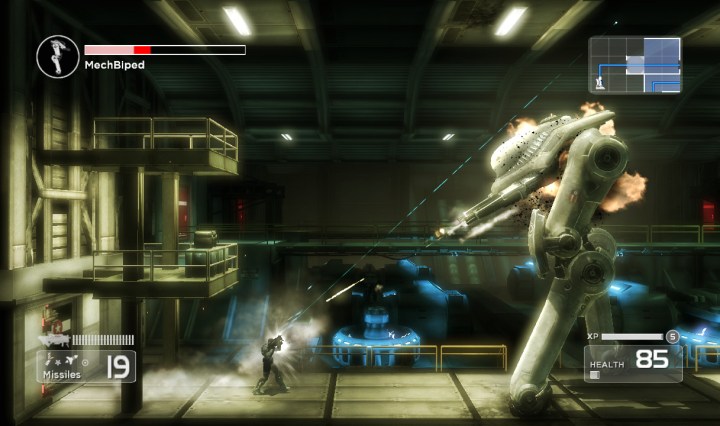
Task: Select the Missiles weapon panel
Action: pos(88,366)
